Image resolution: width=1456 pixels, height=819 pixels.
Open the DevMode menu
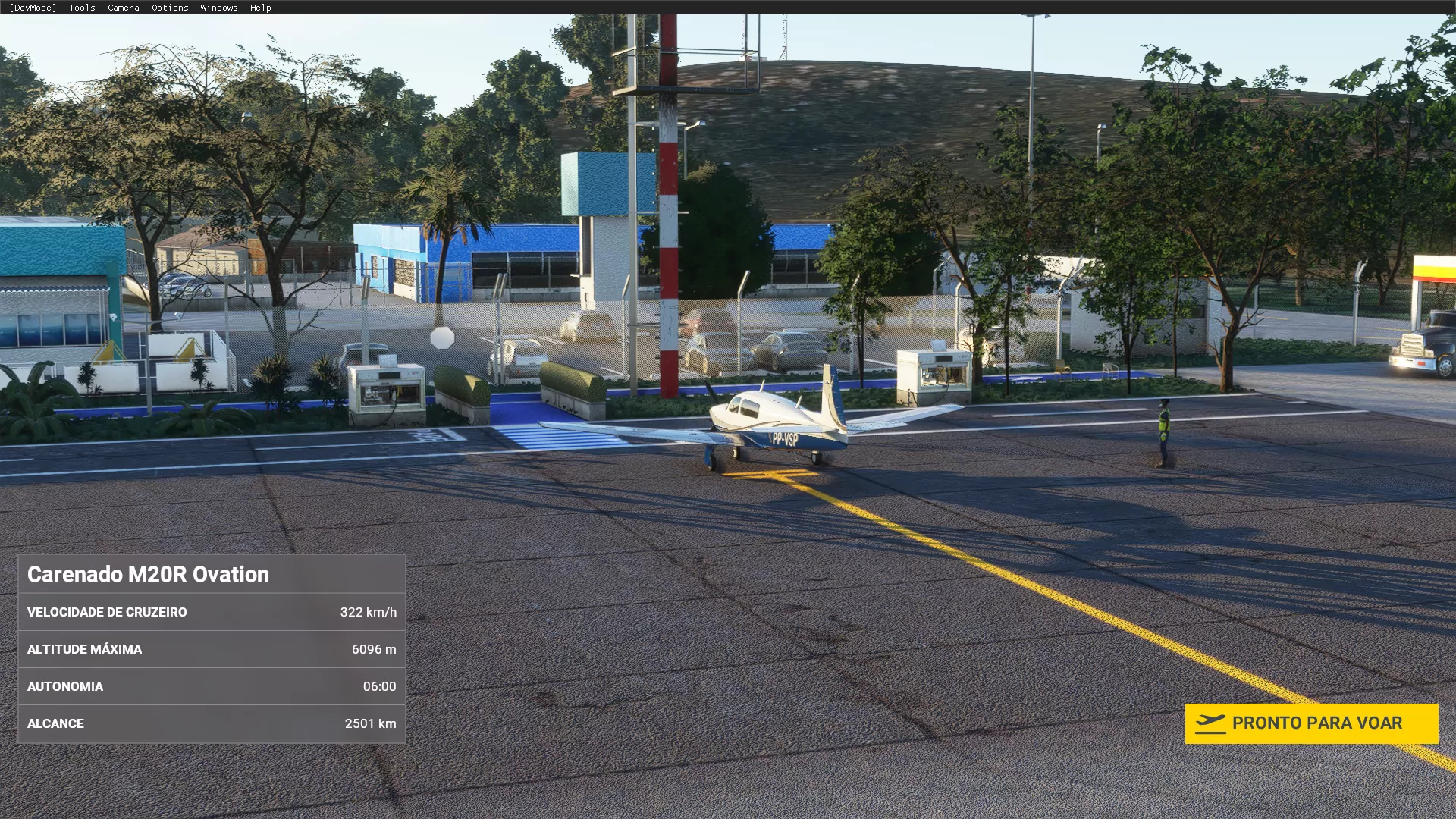click(33, 8)
